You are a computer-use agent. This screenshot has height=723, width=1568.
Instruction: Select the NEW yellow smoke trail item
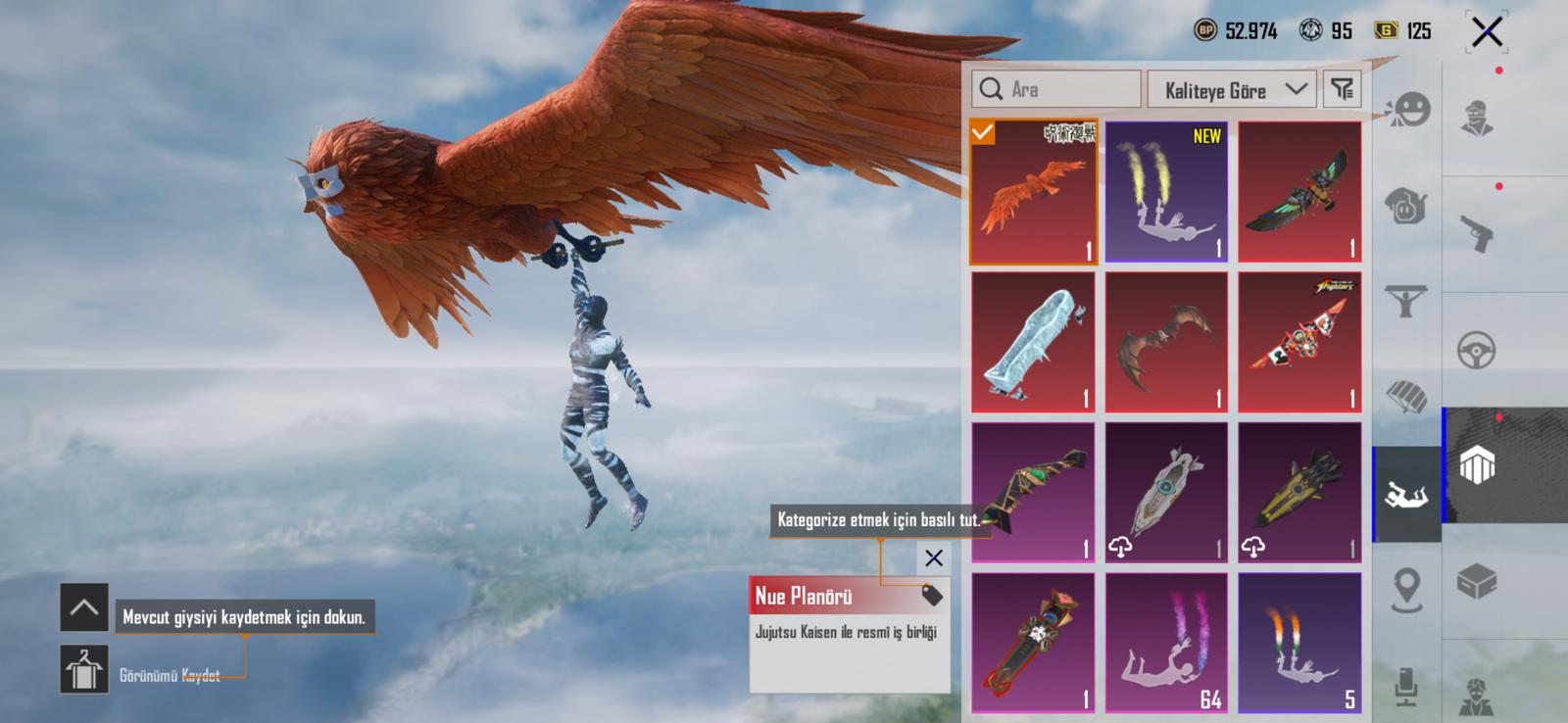[x=1166, y=193]
